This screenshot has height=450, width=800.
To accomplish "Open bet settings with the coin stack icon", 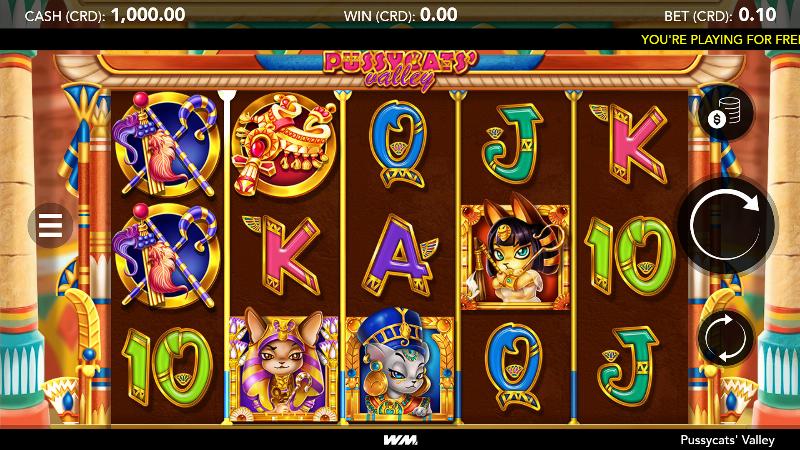I will pyautogui.click(x=723, y=113).
